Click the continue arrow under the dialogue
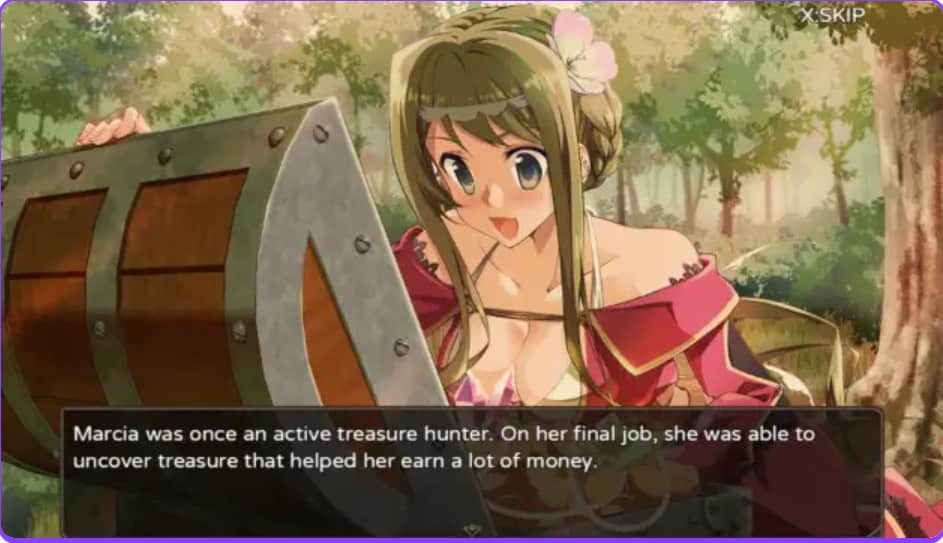This screenshot has width=943, height=543. click(471, 527)
